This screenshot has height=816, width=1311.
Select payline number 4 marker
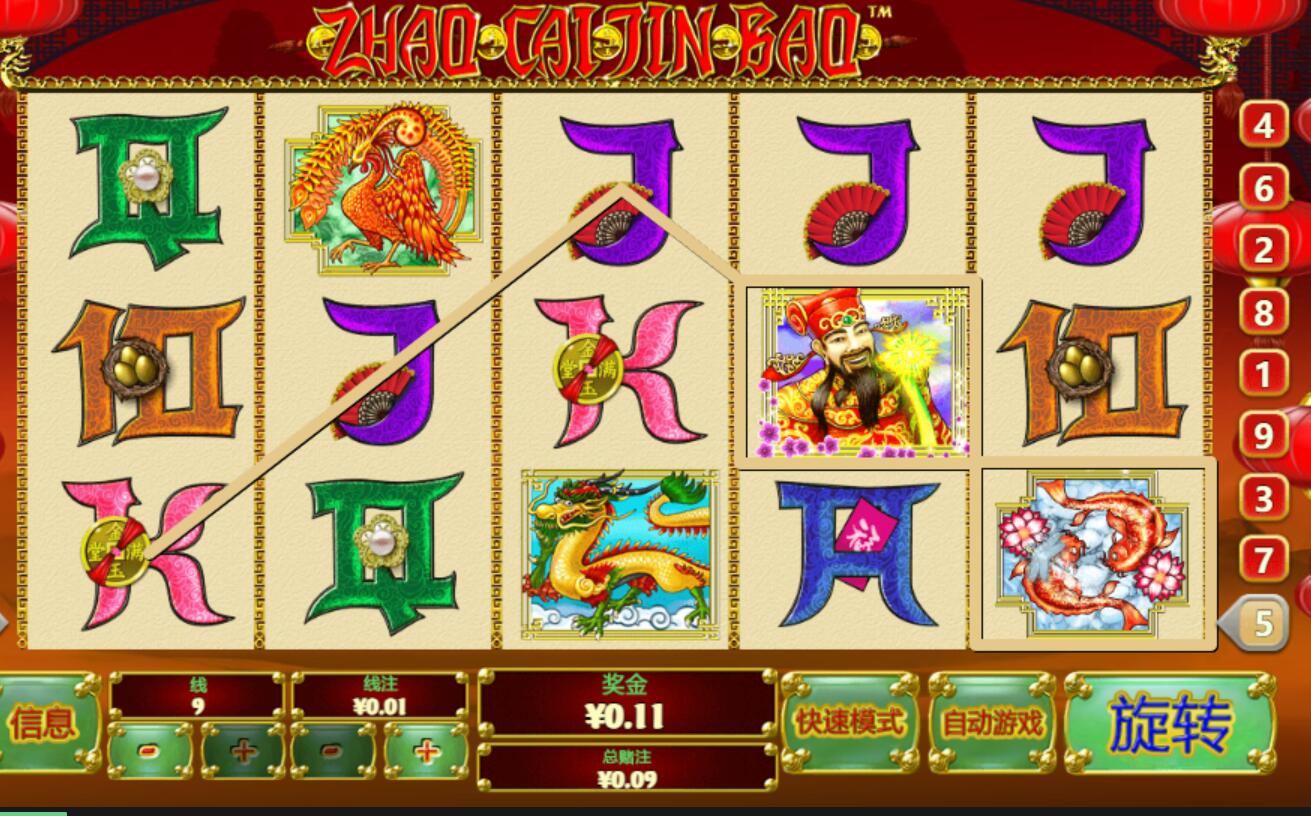[1264, 126]
